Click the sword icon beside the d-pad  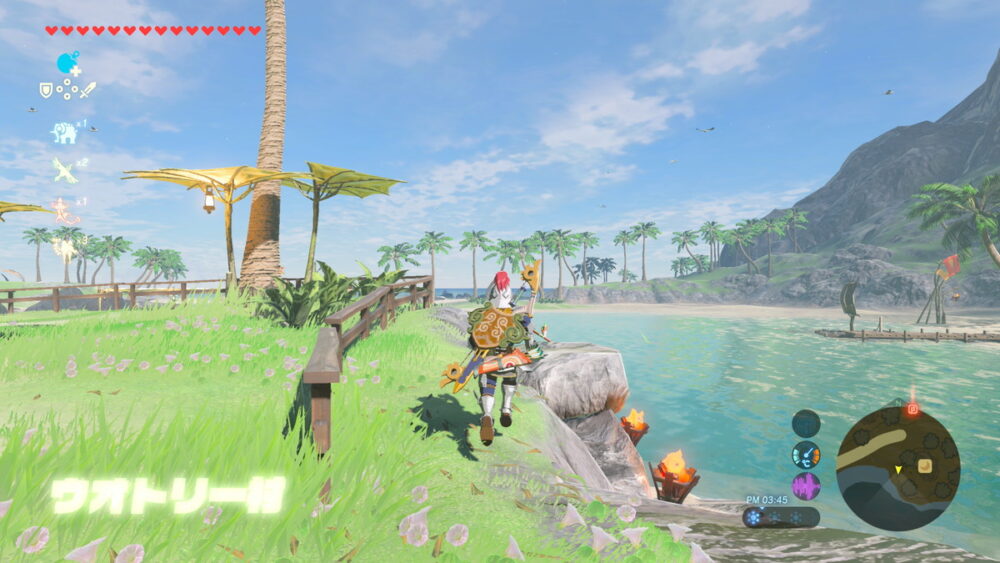click(x=88, y=90)
